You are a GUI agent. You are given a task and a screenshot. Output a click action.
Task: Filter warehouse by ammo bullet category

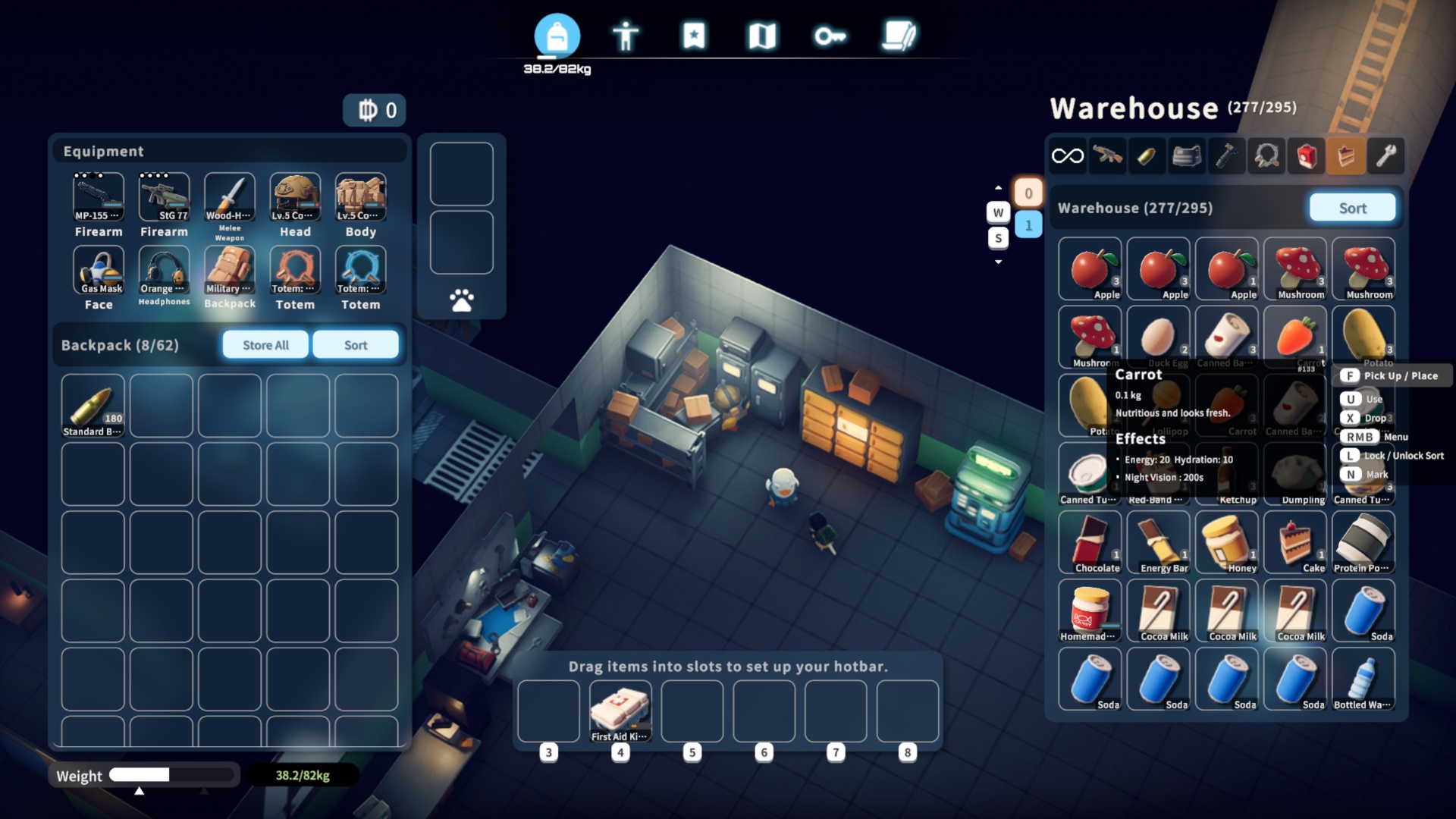[x=1147, y=156]
